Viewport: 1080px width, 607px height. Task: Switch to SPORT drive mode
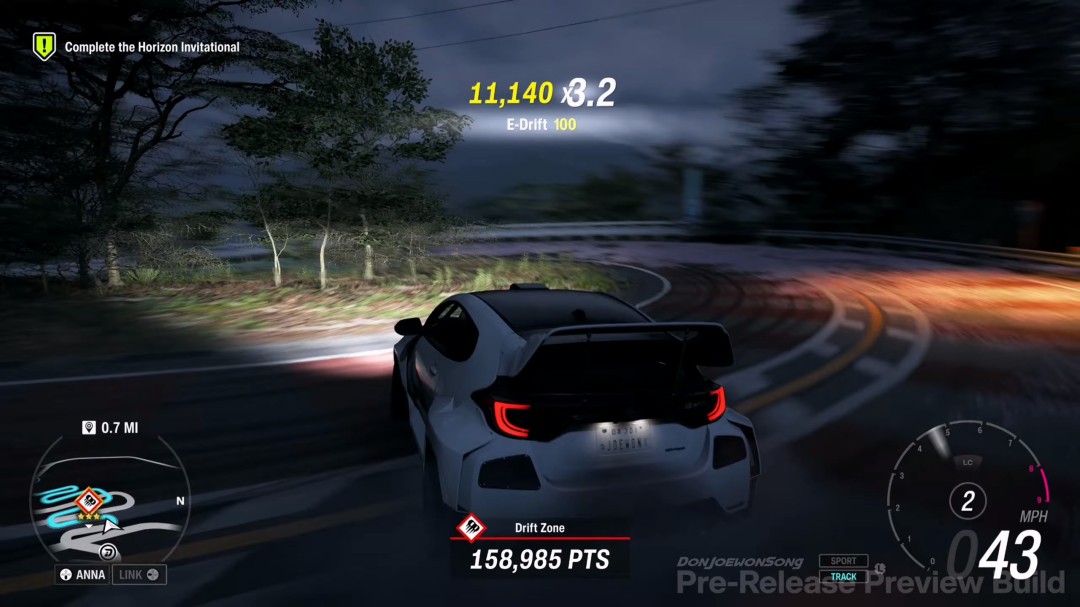(843, 561)
